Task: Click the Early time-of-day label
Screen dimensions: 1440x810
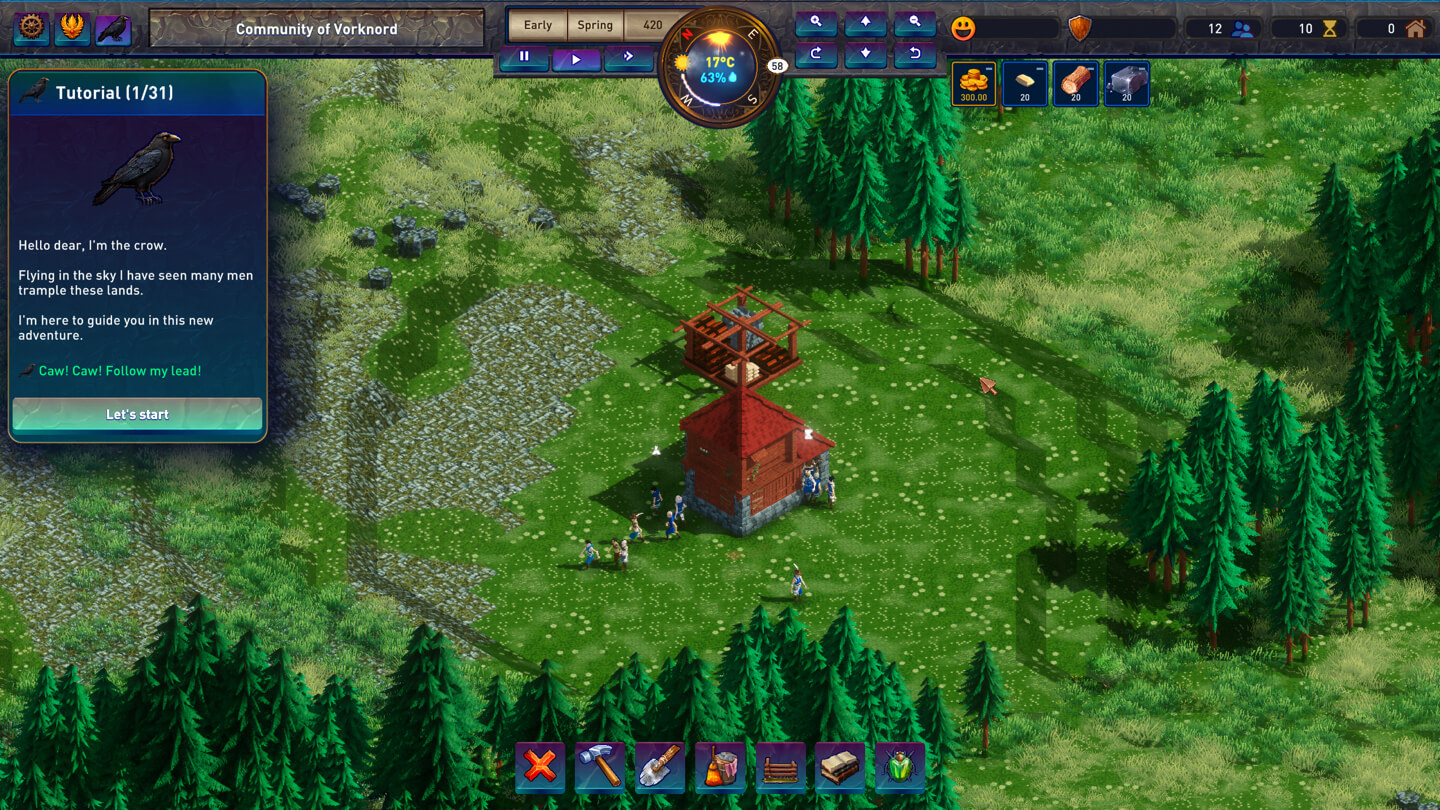Action: click(537, 24)
